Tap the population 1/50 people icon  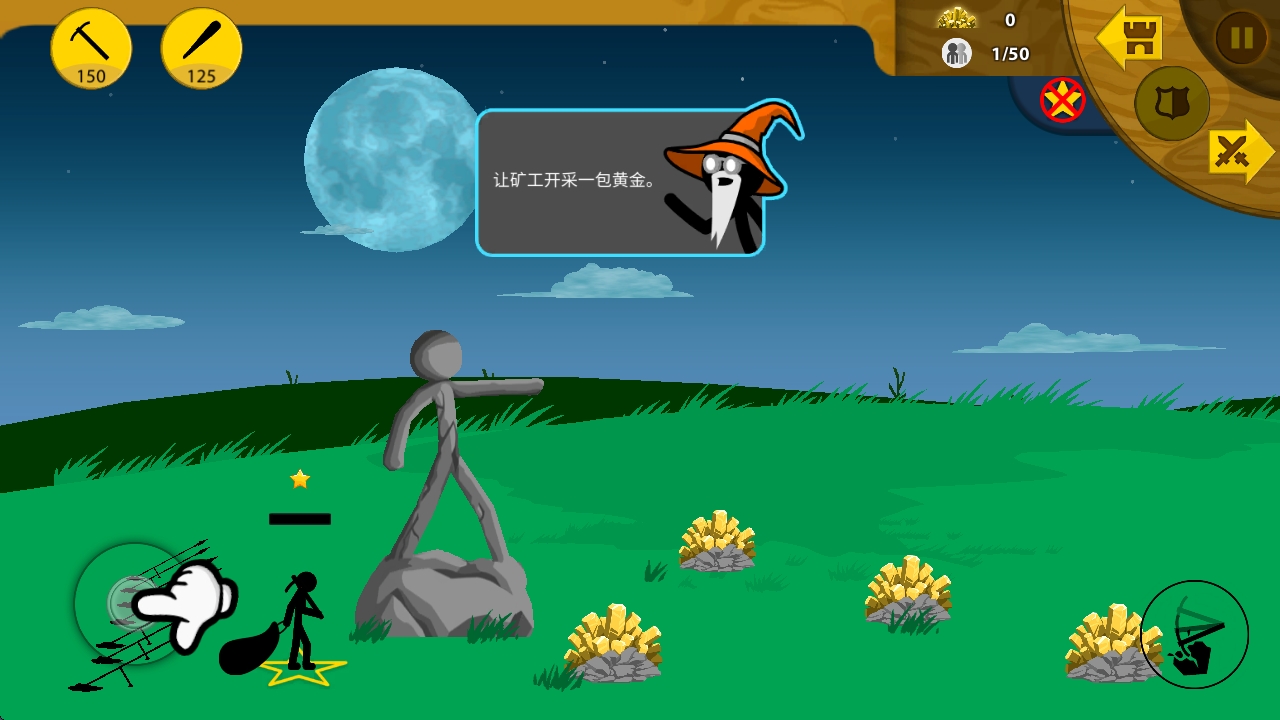tap(956, 53)
